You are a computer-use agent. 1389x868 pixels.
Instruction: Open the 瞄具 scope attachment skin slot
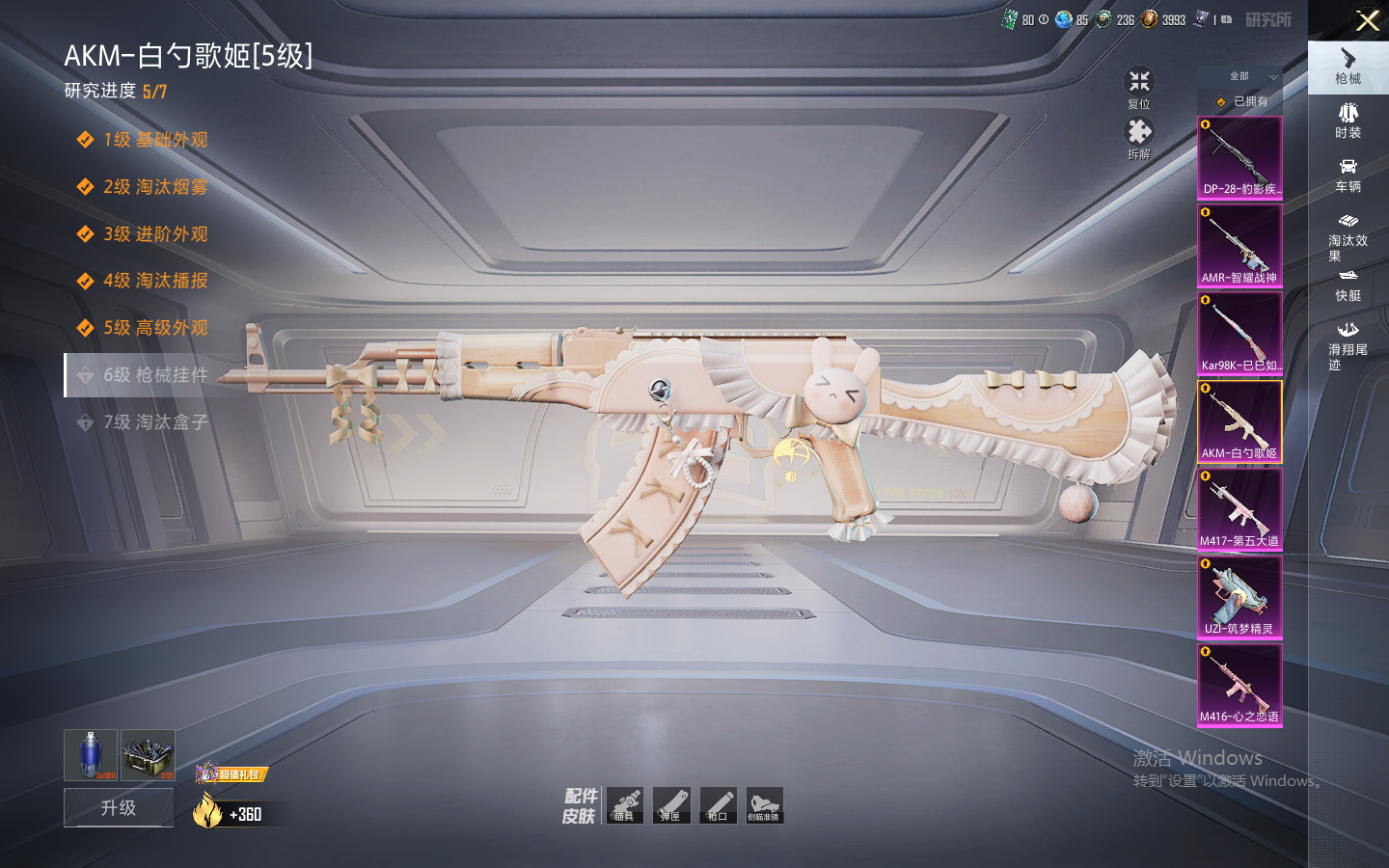pyautogui.click(x=624, y=805)
